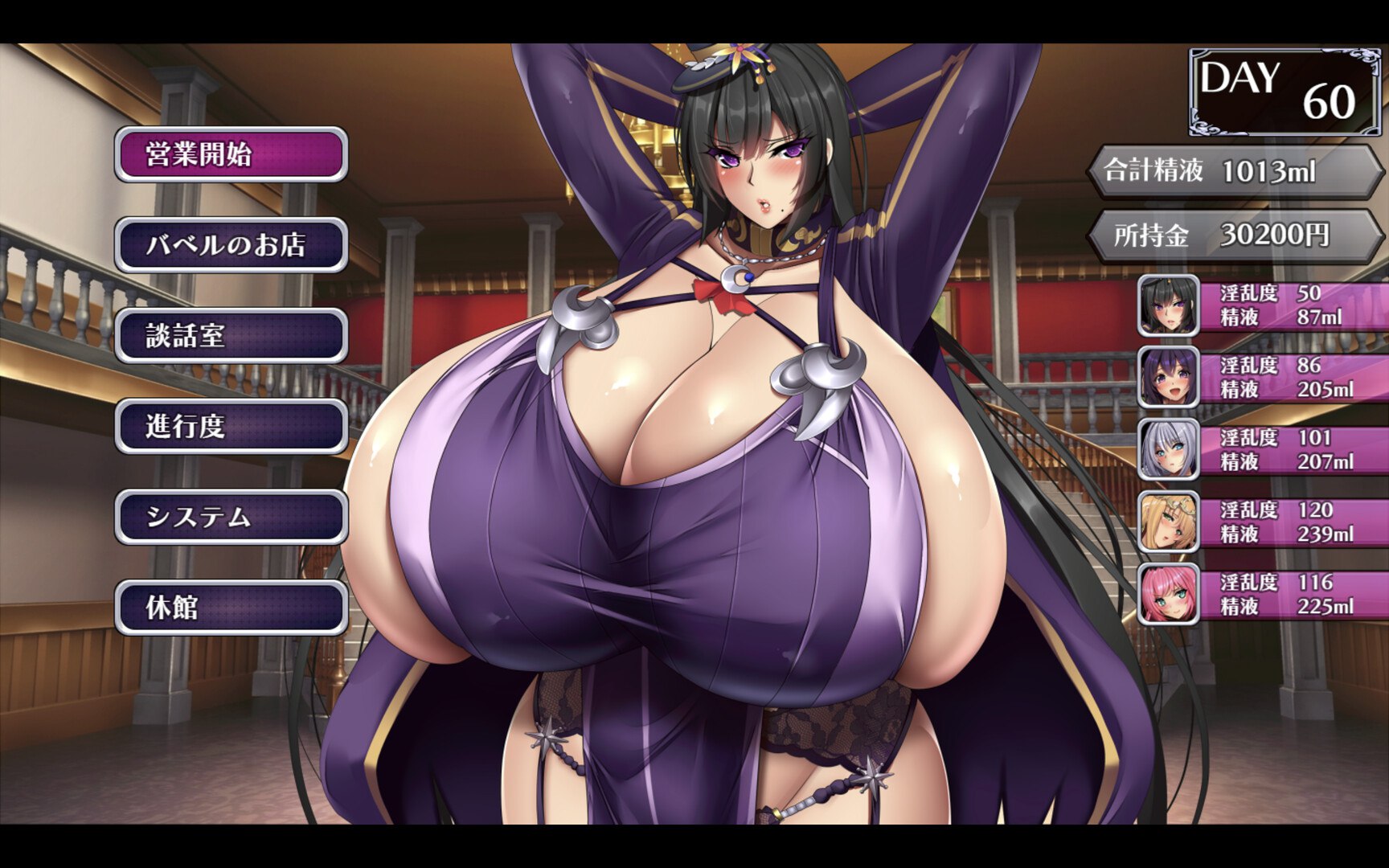Select the 進行度 progress option
Screen dimensions: 1389x868
(x=231, y=430)
